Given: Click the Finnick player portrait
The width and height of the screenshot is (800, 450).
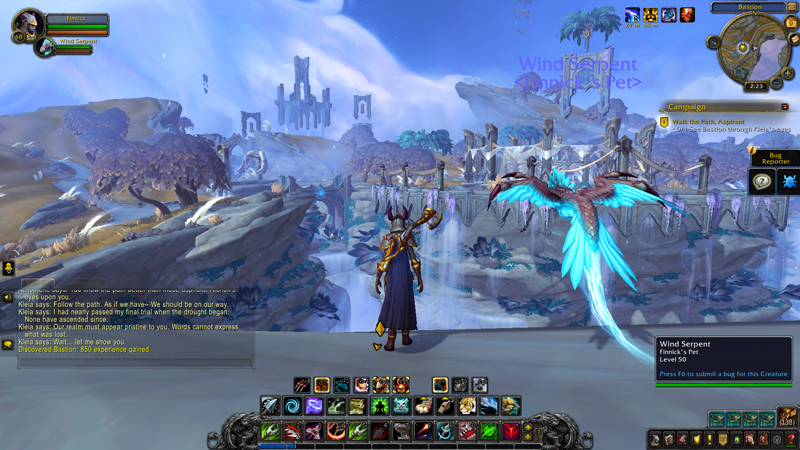Looking at the screenshot, I should click(27, 24).
